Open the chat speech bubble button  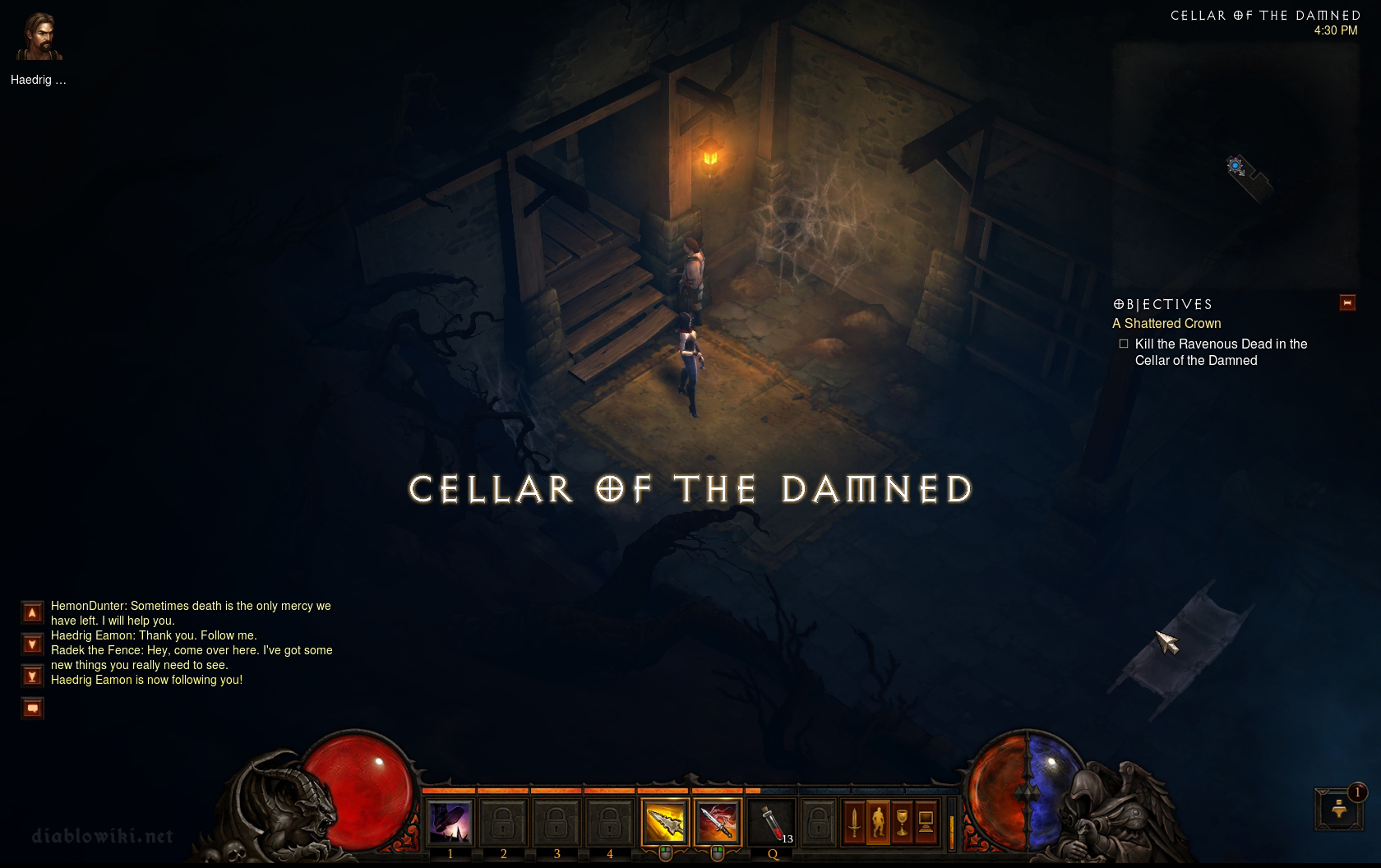pos(32,708)
